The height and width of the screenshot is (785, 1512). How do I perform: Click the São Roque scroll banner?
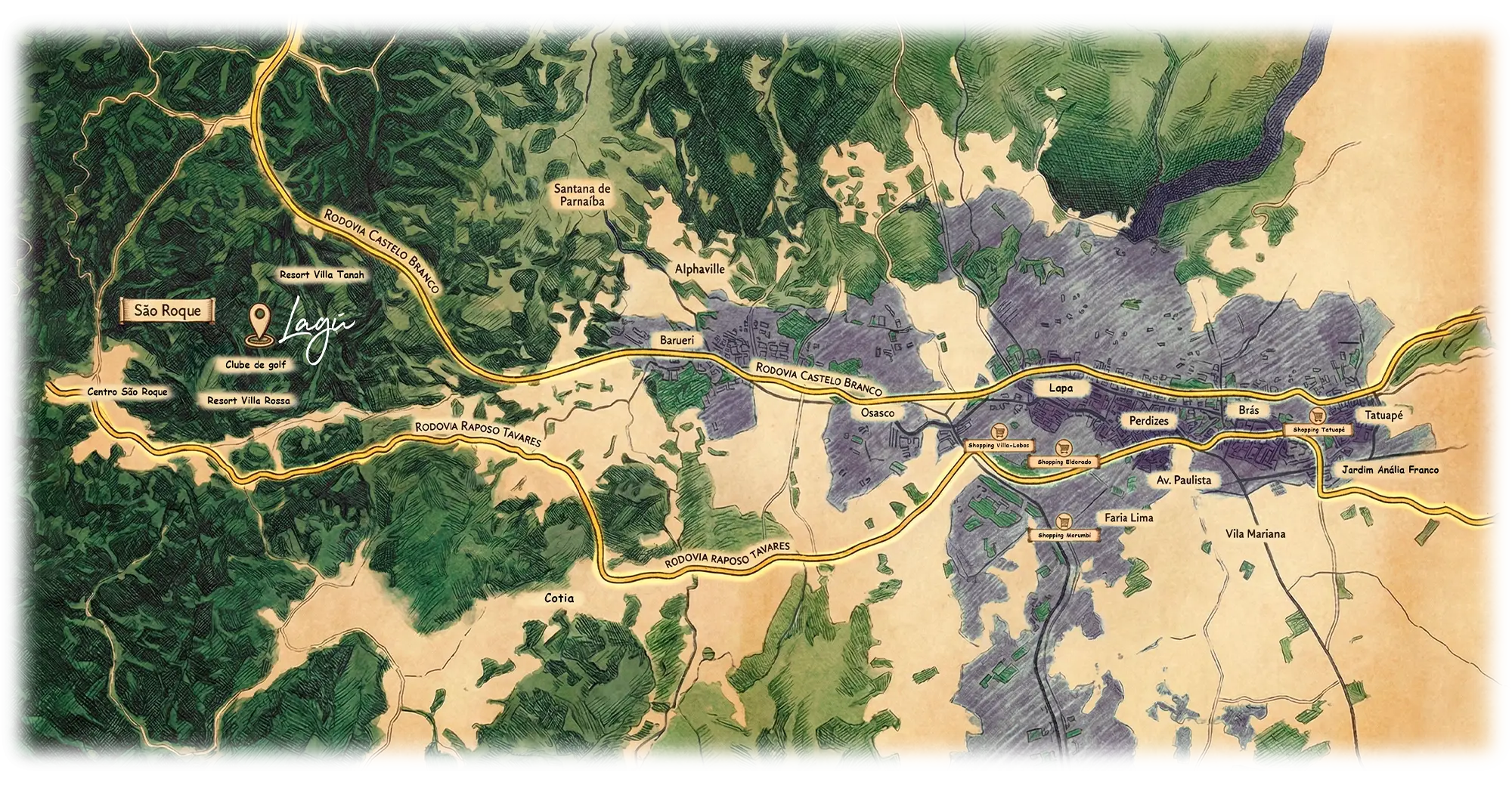point(167,311)
